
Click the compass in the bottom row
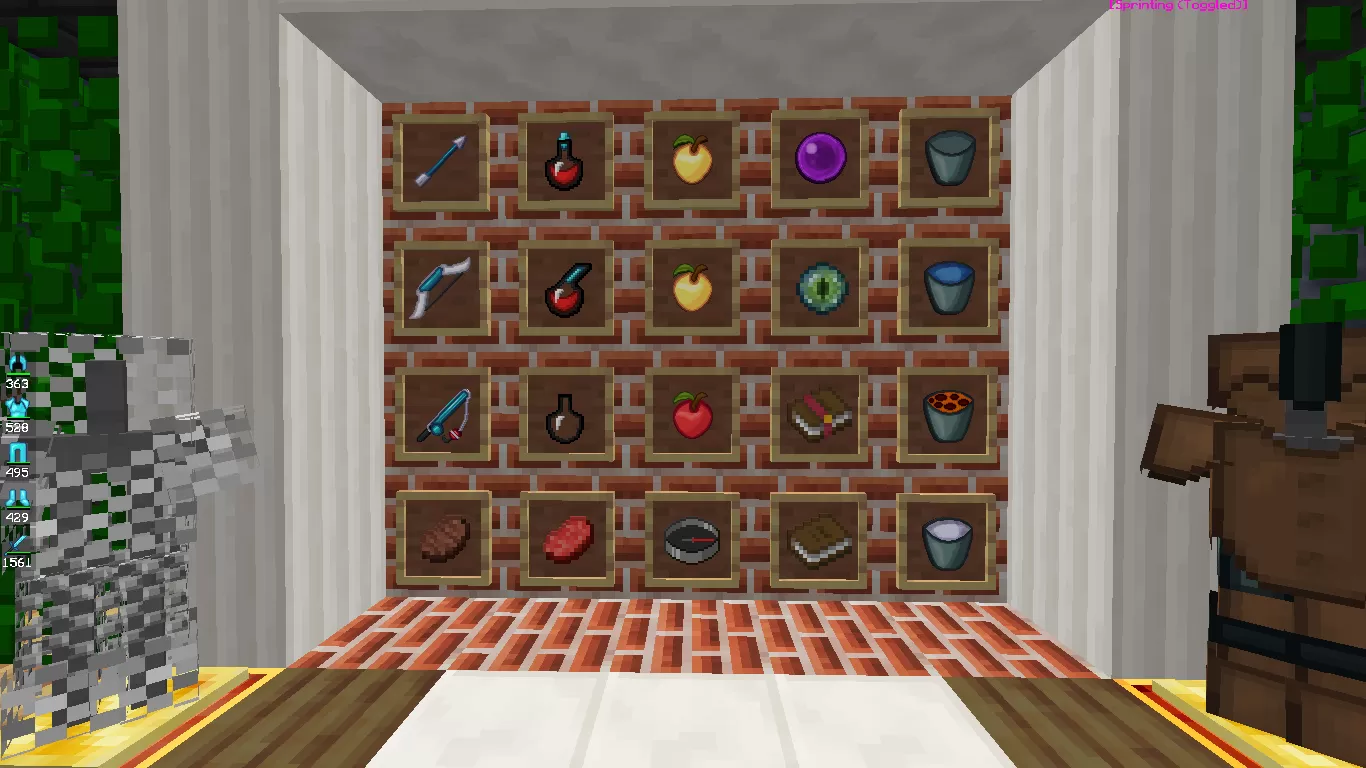693,540
